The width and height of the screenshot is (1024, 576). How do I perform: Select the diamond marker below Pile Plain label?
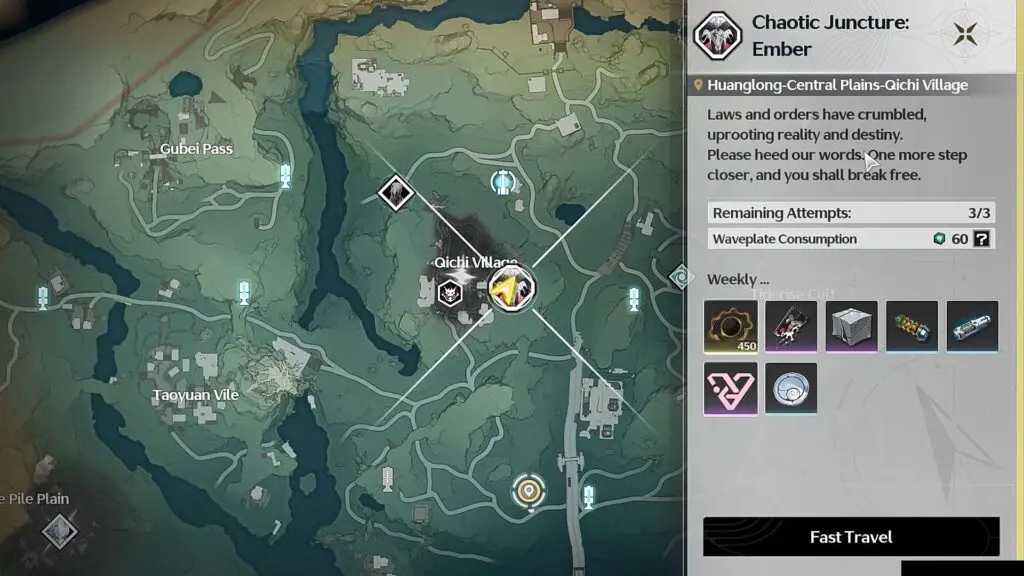(60, 529)
